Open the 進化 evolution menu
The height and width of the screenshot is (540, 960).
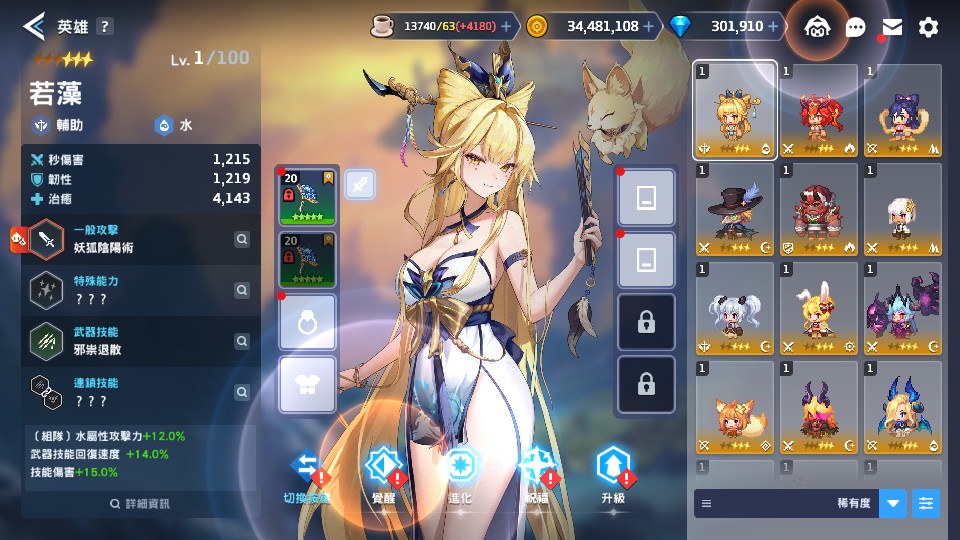click(x=460, y=473)
